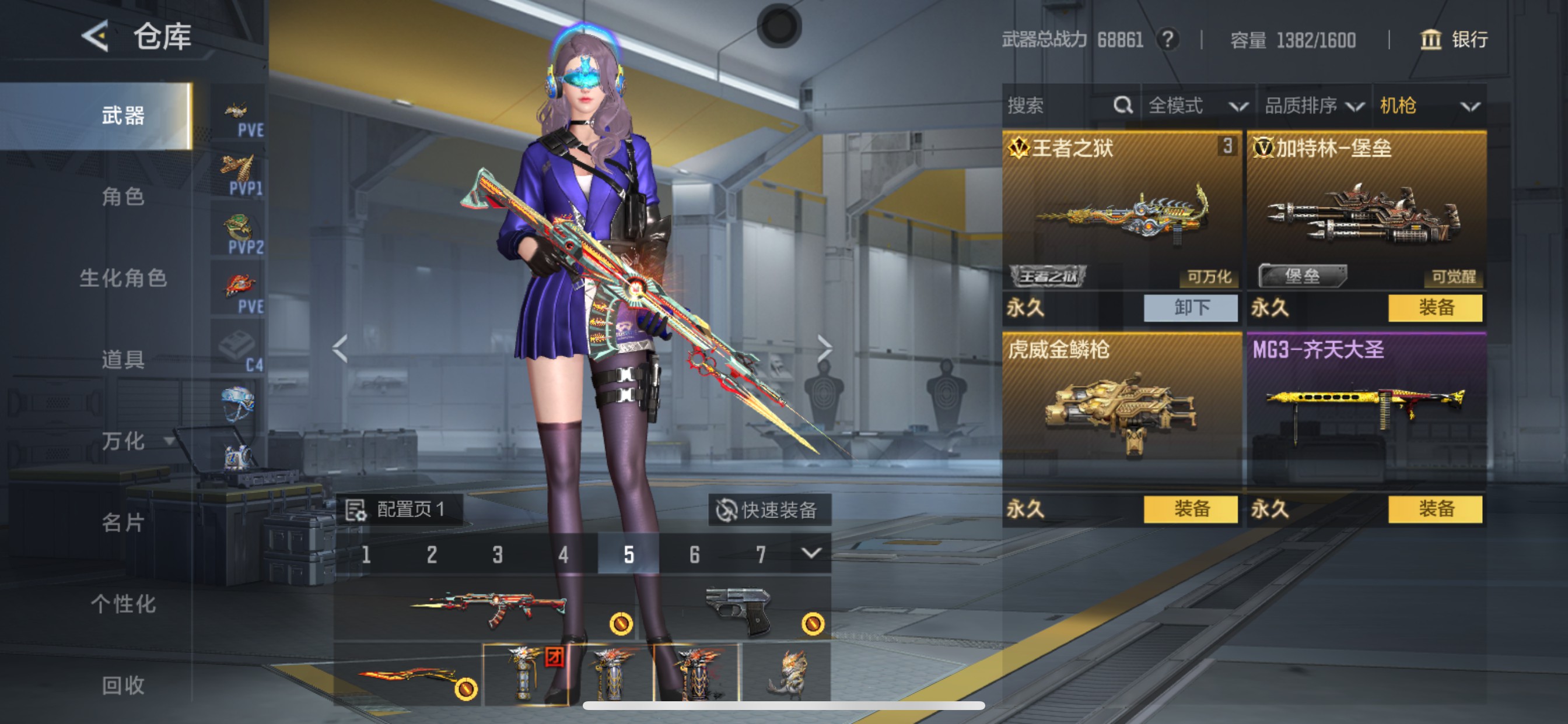The width and height of the screenshot is (1568, 724).
Task: Open the 银行 bank
Action: pos(1454,40)
